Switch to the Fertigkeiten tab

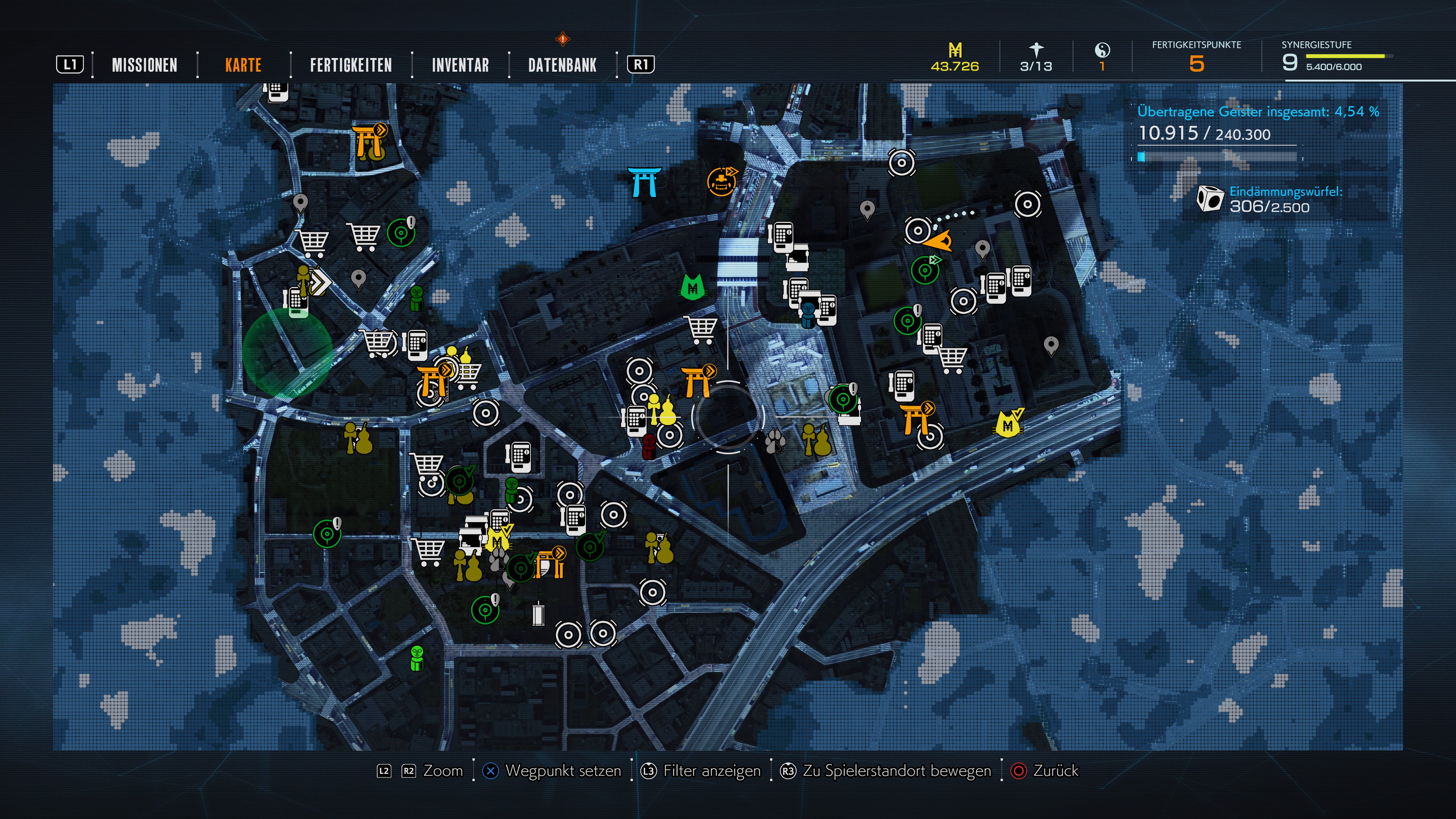point(350,65)
